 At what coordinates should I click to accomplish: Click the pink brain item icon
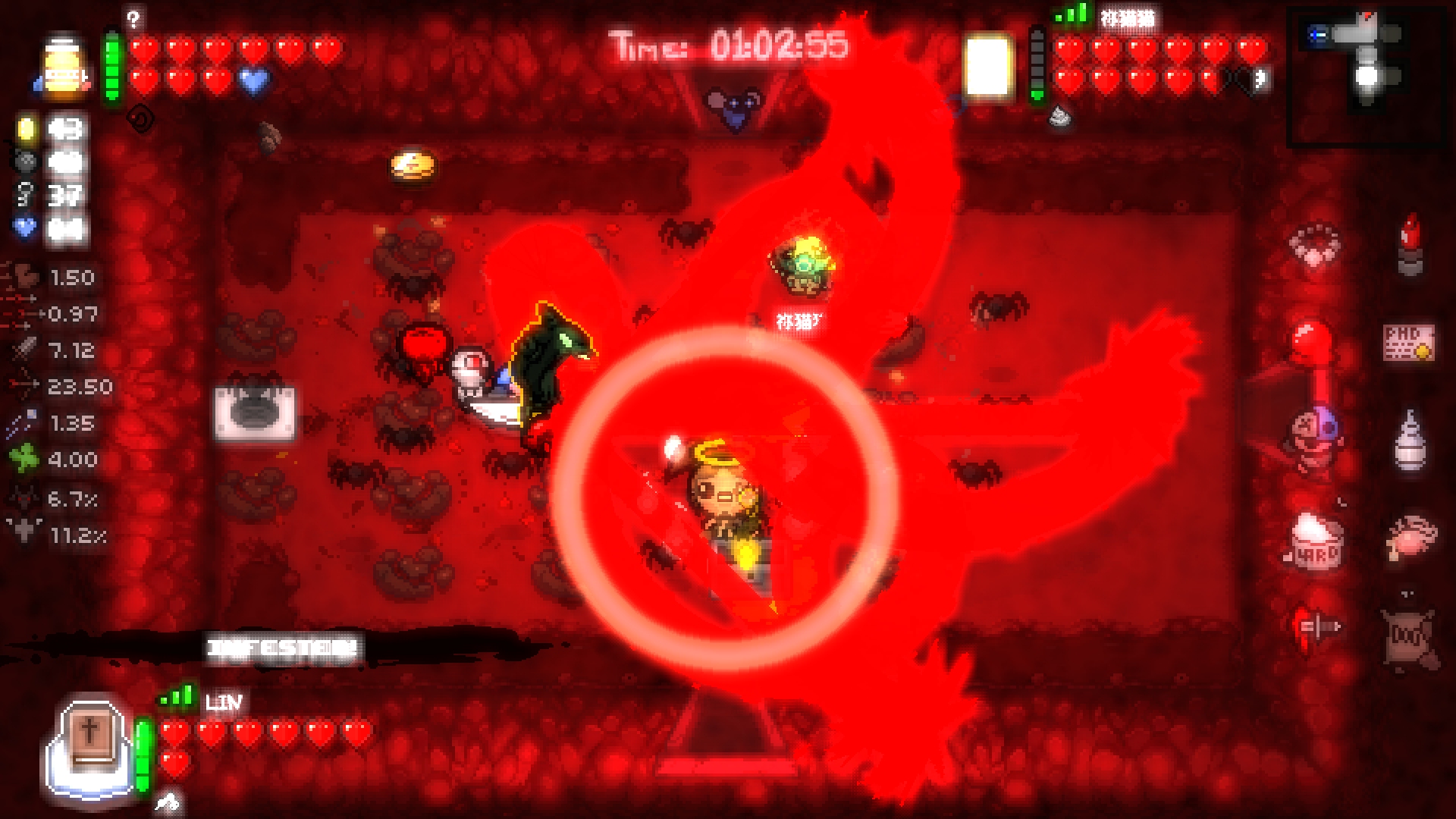pos(1409,537)
